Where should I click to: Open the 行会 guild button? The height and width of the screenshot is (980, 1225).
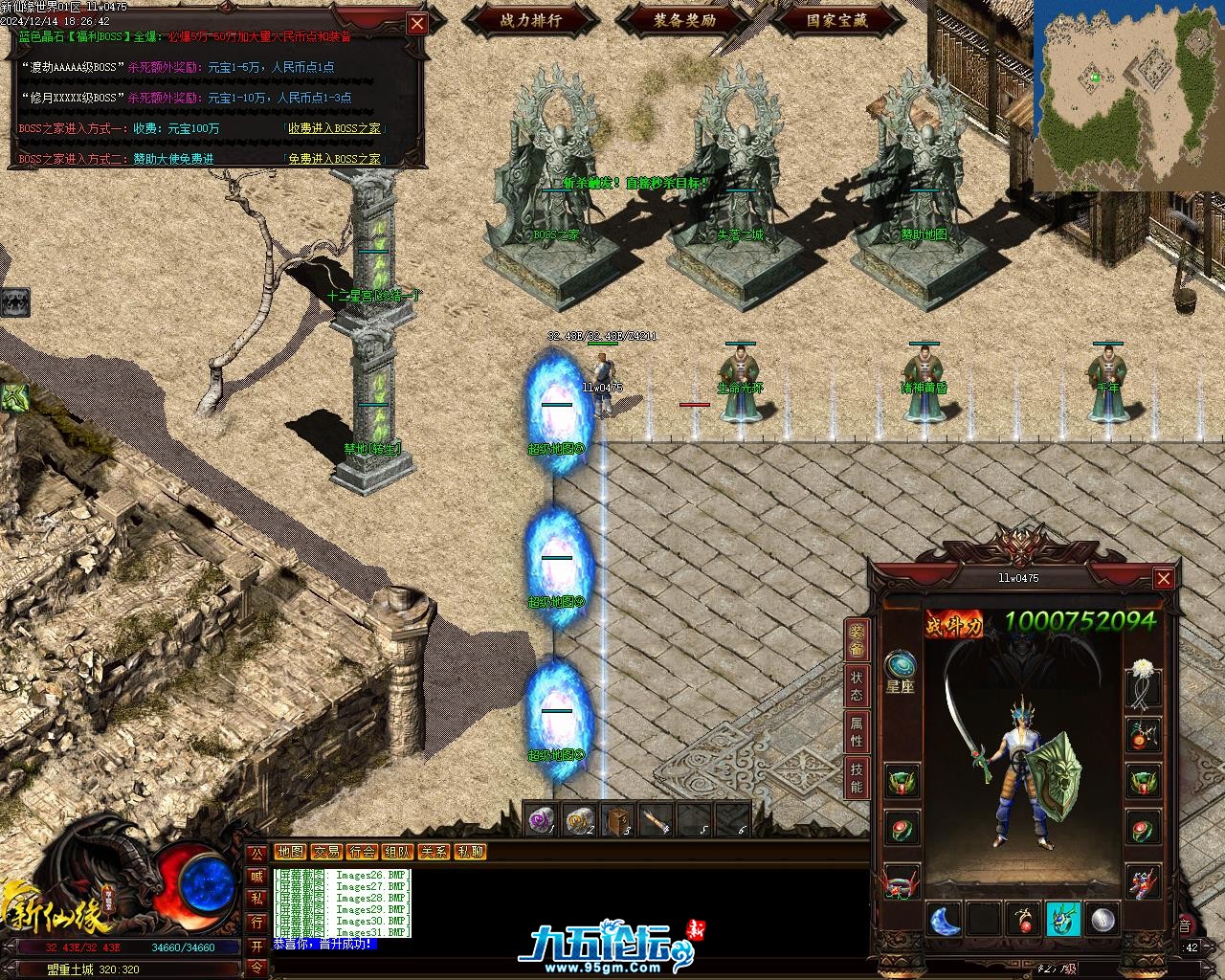click(362, 852)
